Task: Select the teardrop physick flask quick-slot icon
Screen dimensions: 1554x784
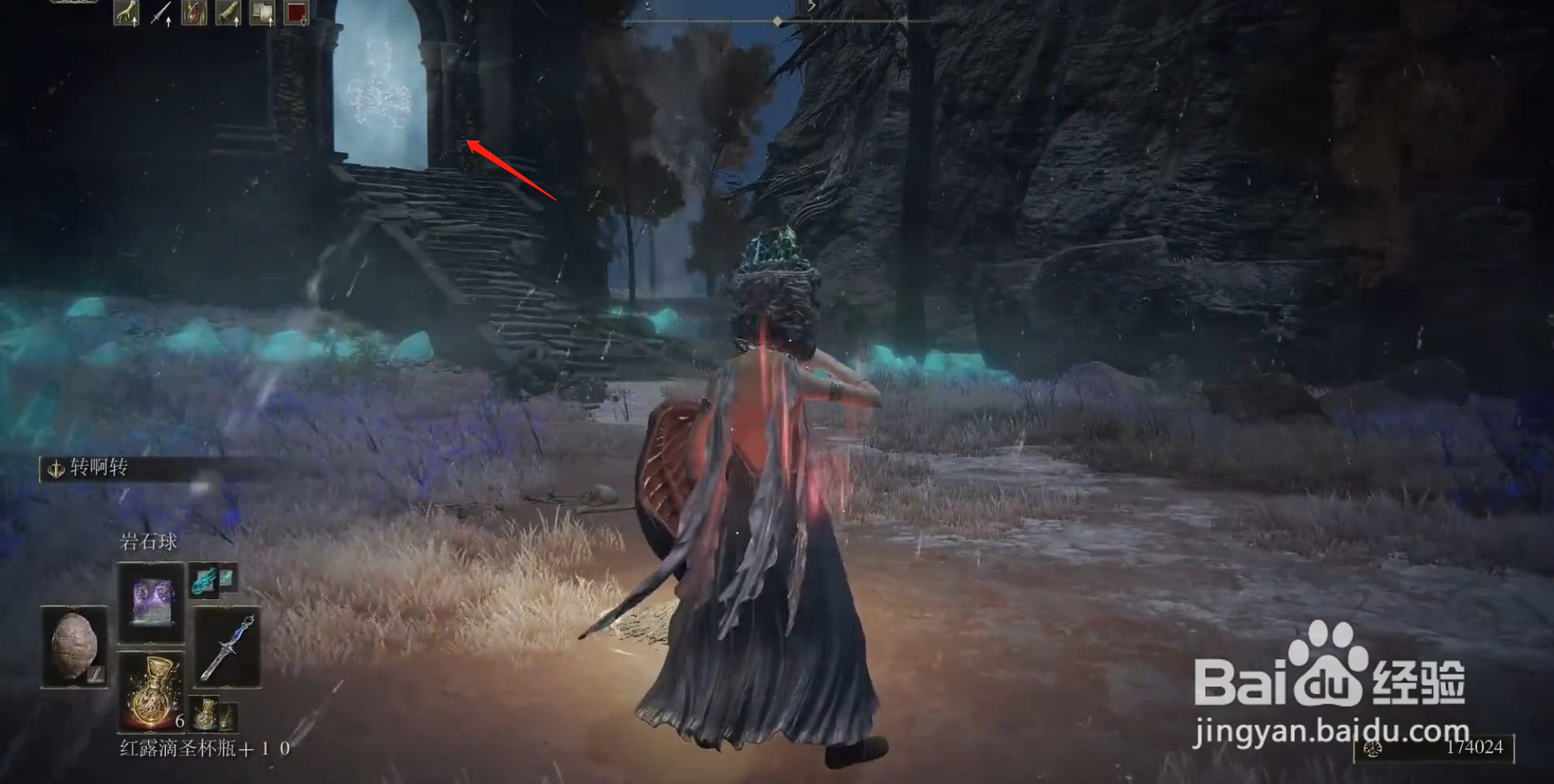Action: (x=194, y=12)
